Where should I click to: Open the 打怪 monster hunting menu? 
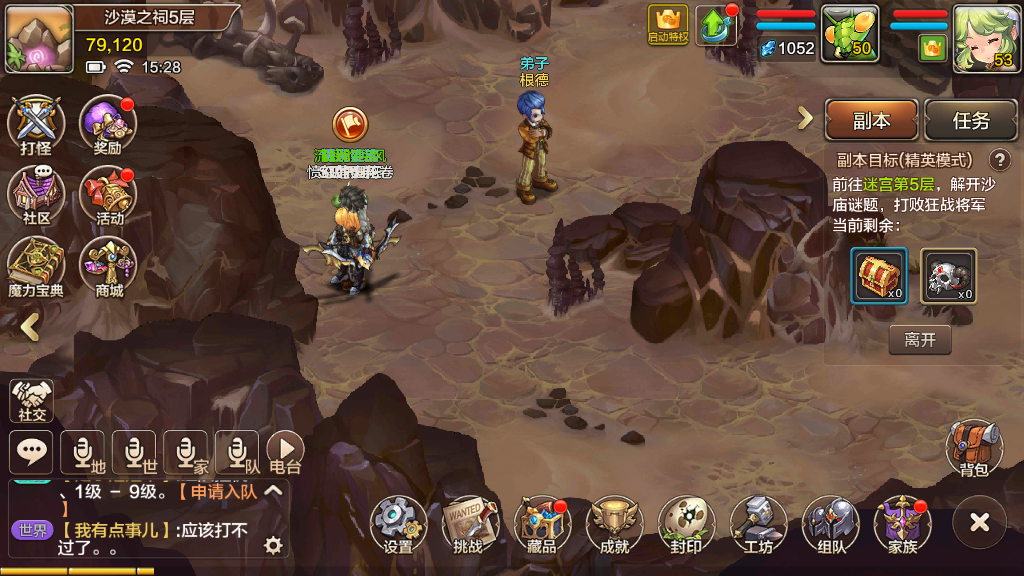point(36,124)
